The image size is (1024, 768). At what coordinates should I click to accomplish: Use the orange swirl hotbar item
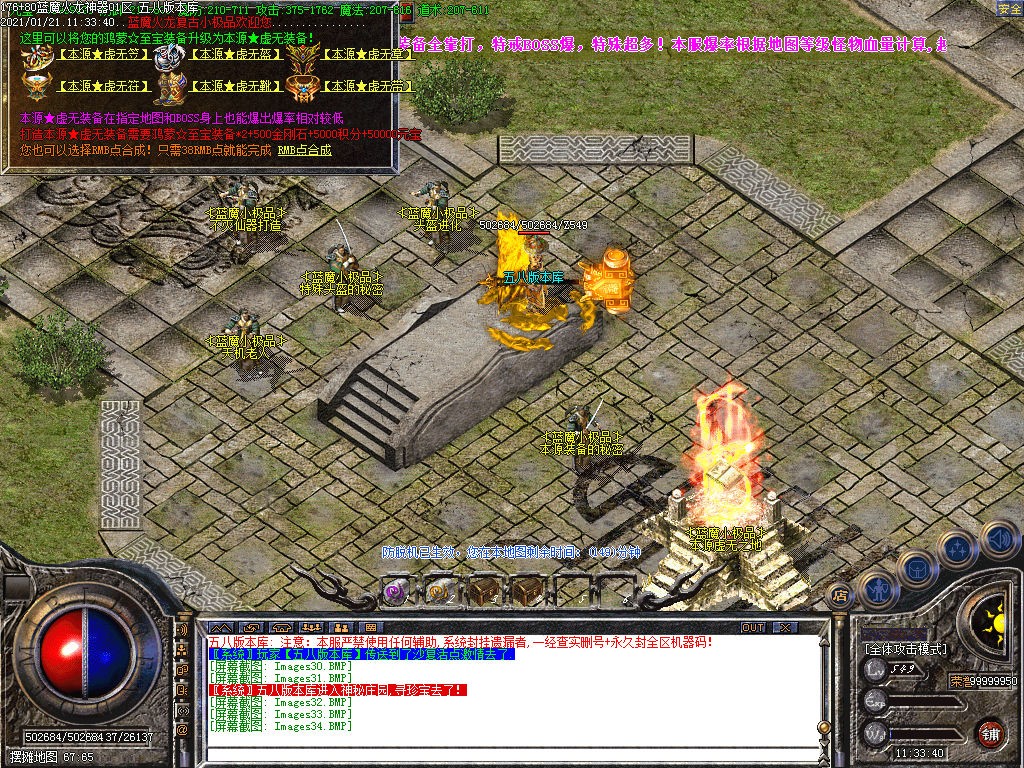[439, 591]
